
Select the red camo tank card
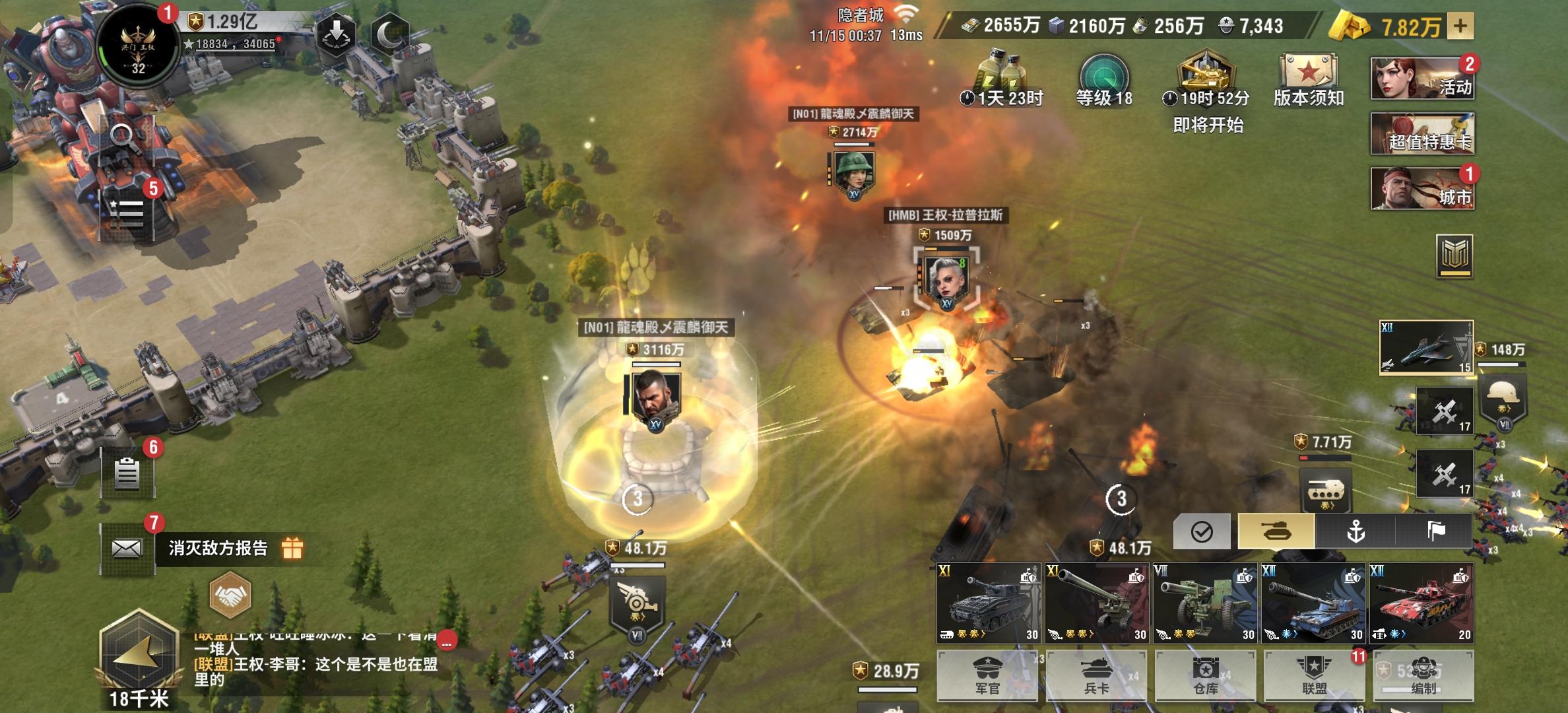[1421, 603]
